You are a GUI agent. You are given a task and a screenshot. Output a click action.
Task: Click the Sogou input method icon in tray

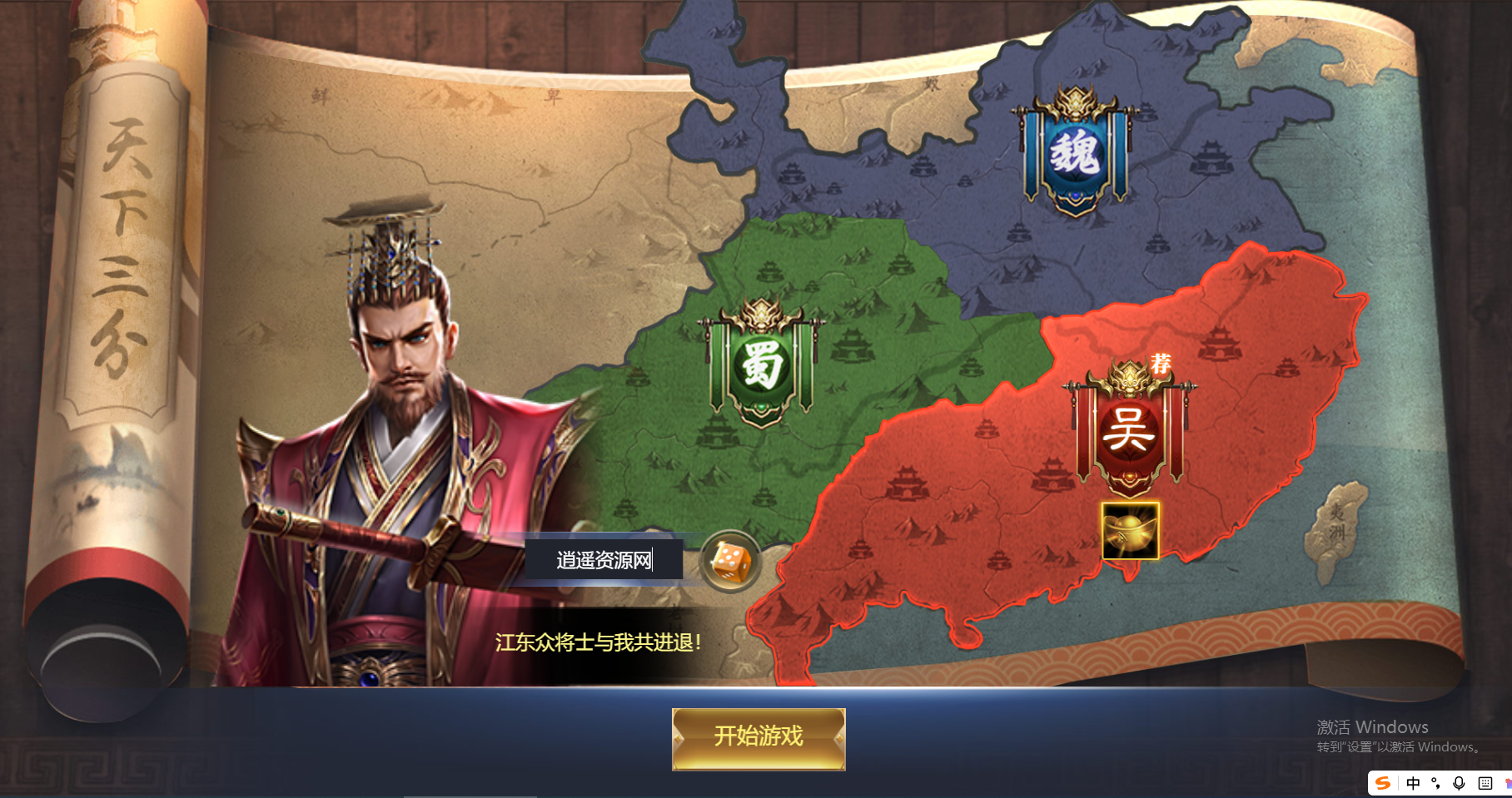1383,784
